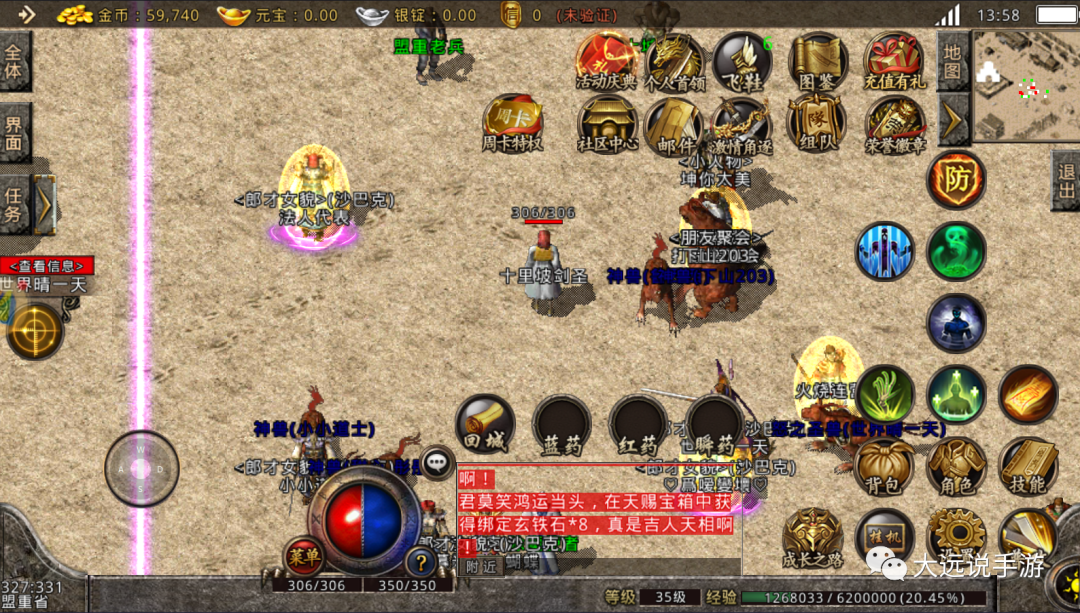
Task: Use the 回城 town return scroll
Action: click(x=485, y=424)
